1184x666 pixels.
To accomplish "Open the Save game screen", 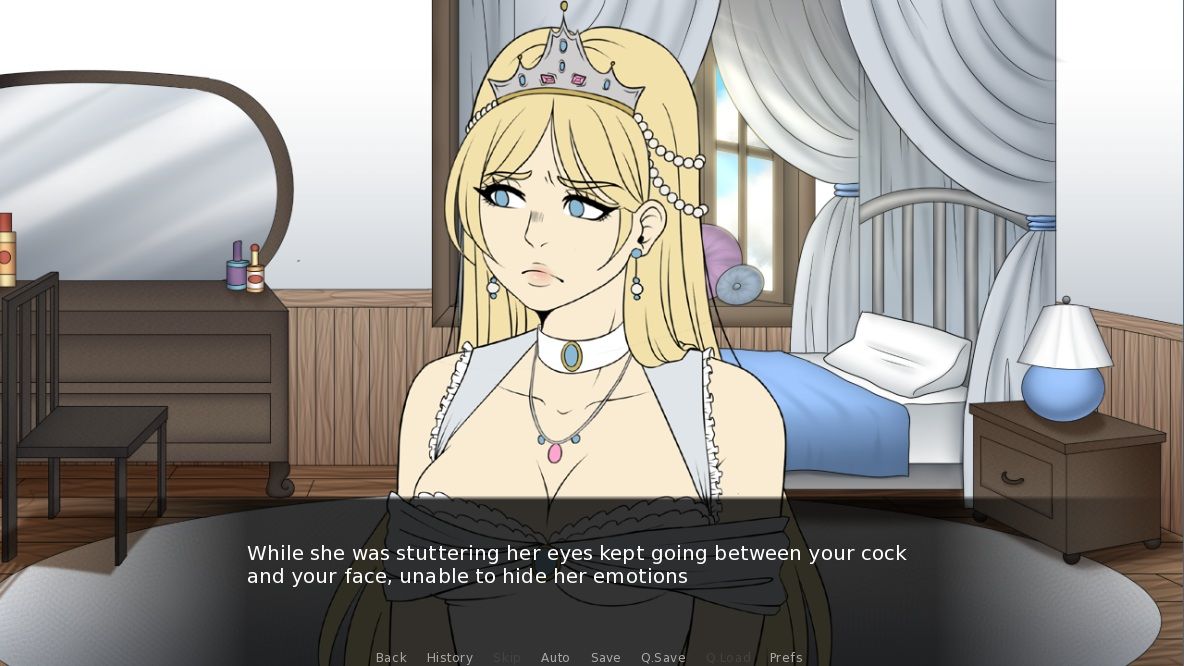I will (606, 657).
